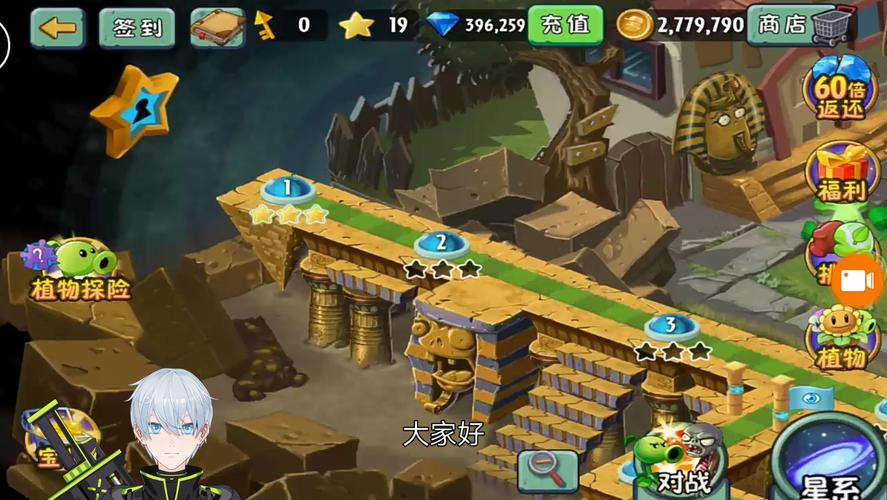
Task: Open the 签到 daily sign-in
Action: pos(137,27)
